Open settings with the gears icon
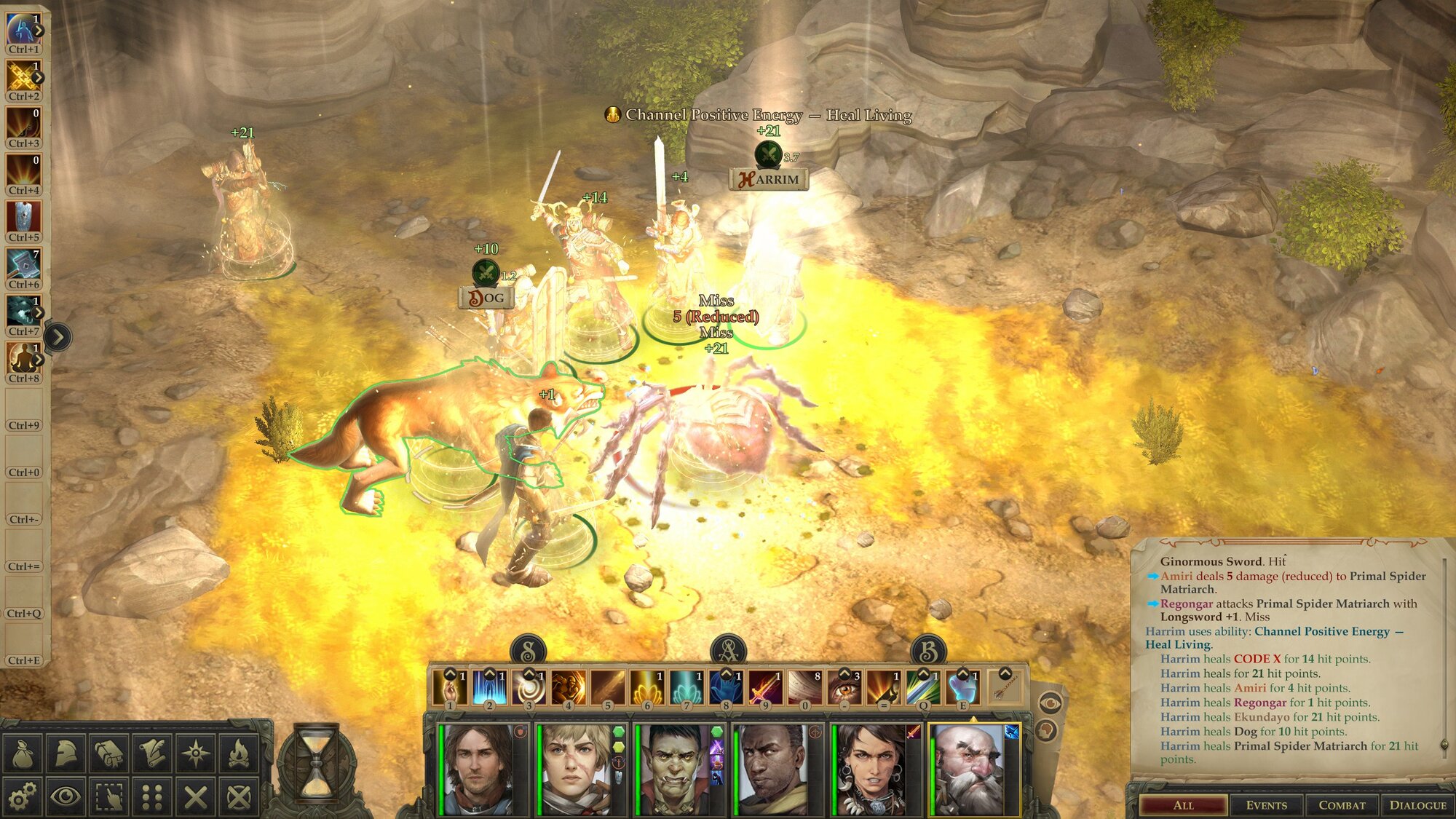 point(23,797)
